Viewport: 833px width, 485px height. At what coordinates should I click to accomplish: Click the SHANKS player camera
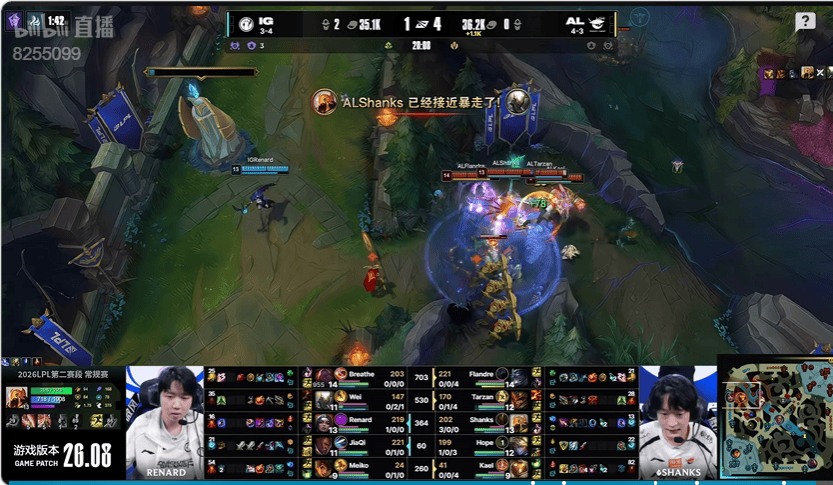(676, 421)
